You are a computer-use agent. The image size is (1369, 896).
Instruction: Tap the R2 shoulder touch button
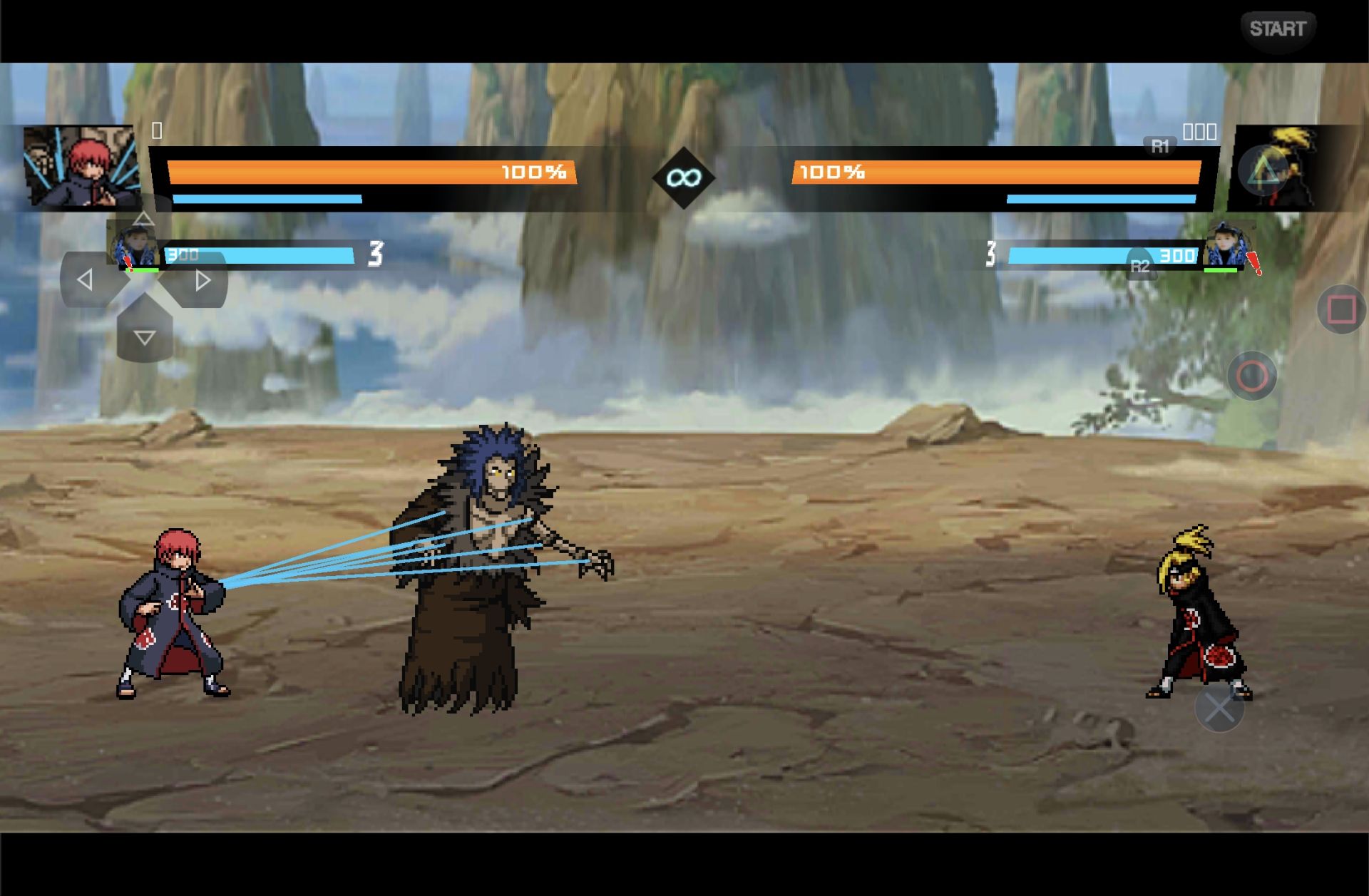(1140, 266)
